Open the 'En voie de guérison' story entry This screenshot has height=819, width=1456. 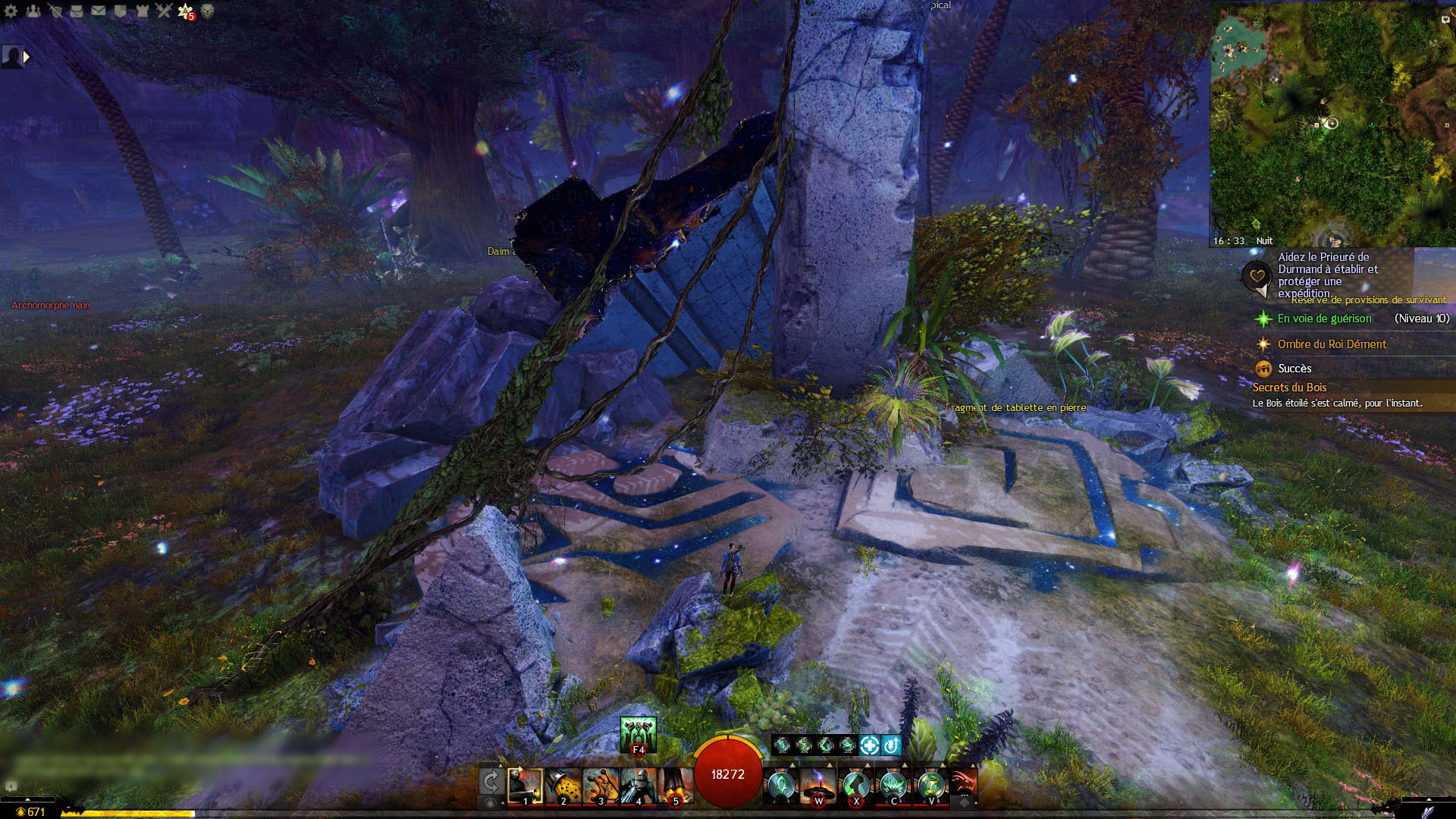[x=1324, y=318]
